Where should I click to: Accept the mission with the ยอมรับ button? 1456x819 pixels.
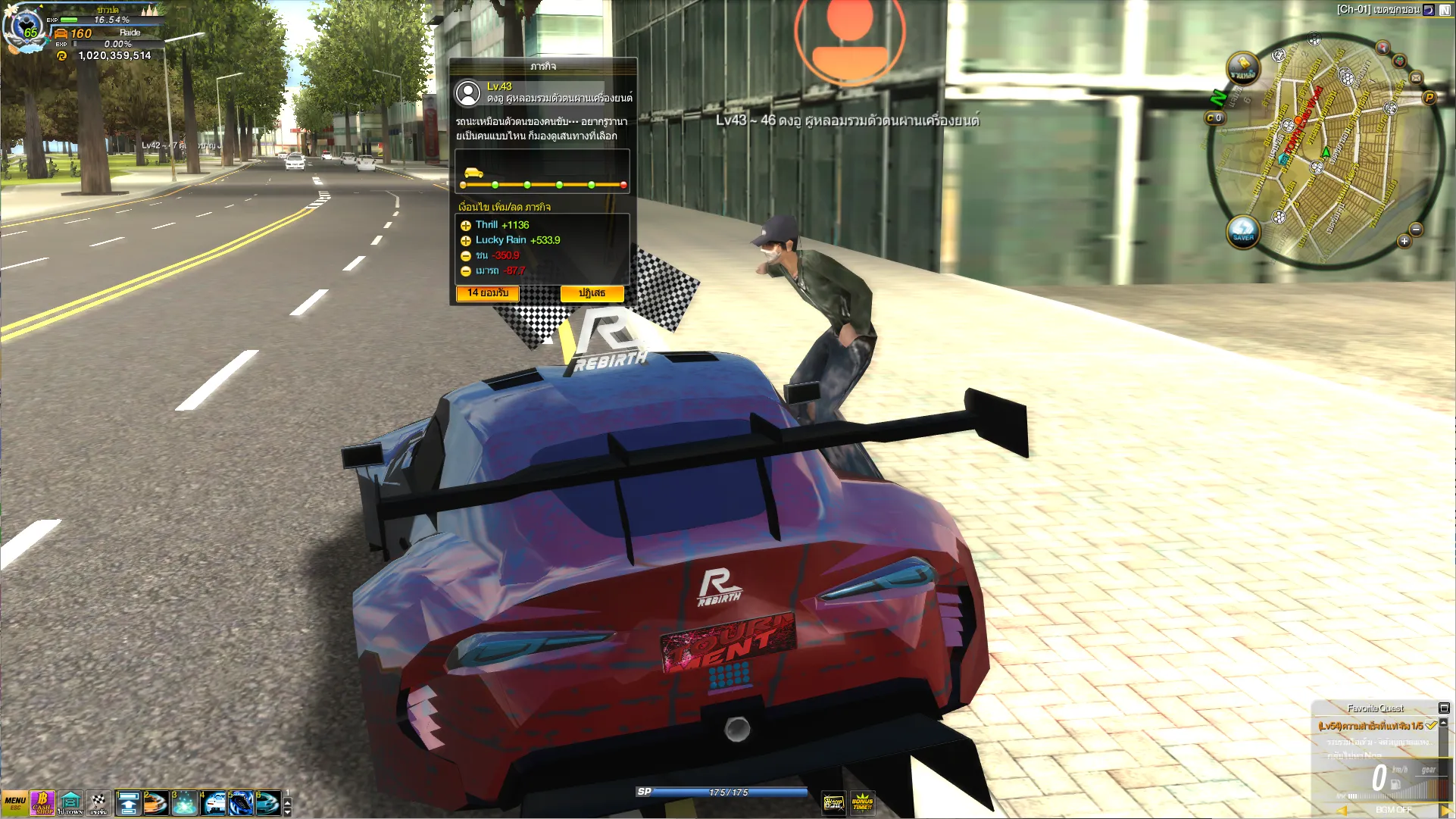coord(487,293)
